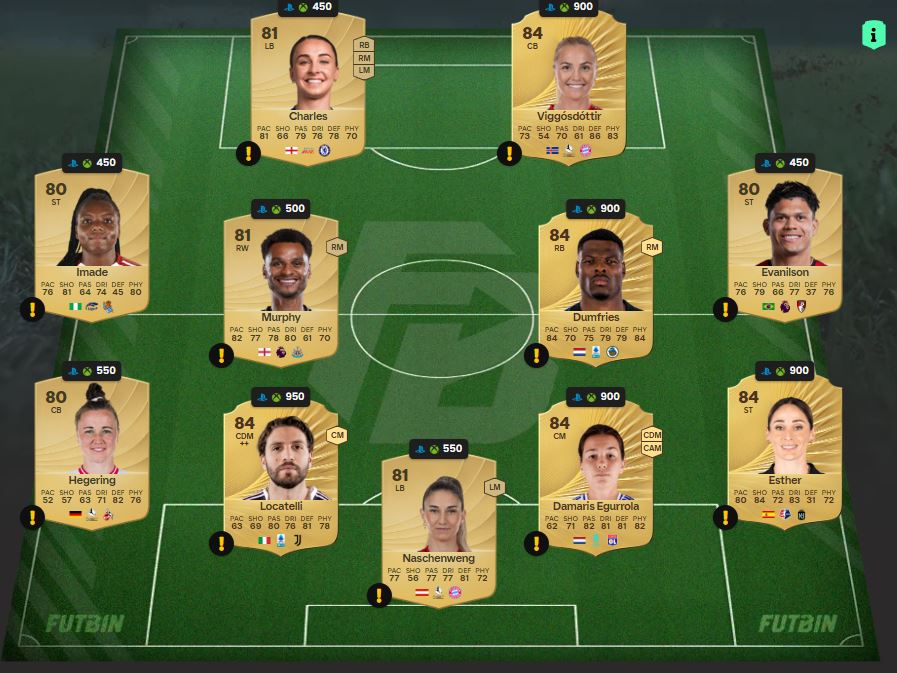The width and height of the screenshot is (897, 673).
Task: Select the Naschenweng player card
Action: (x=439, y=527)
